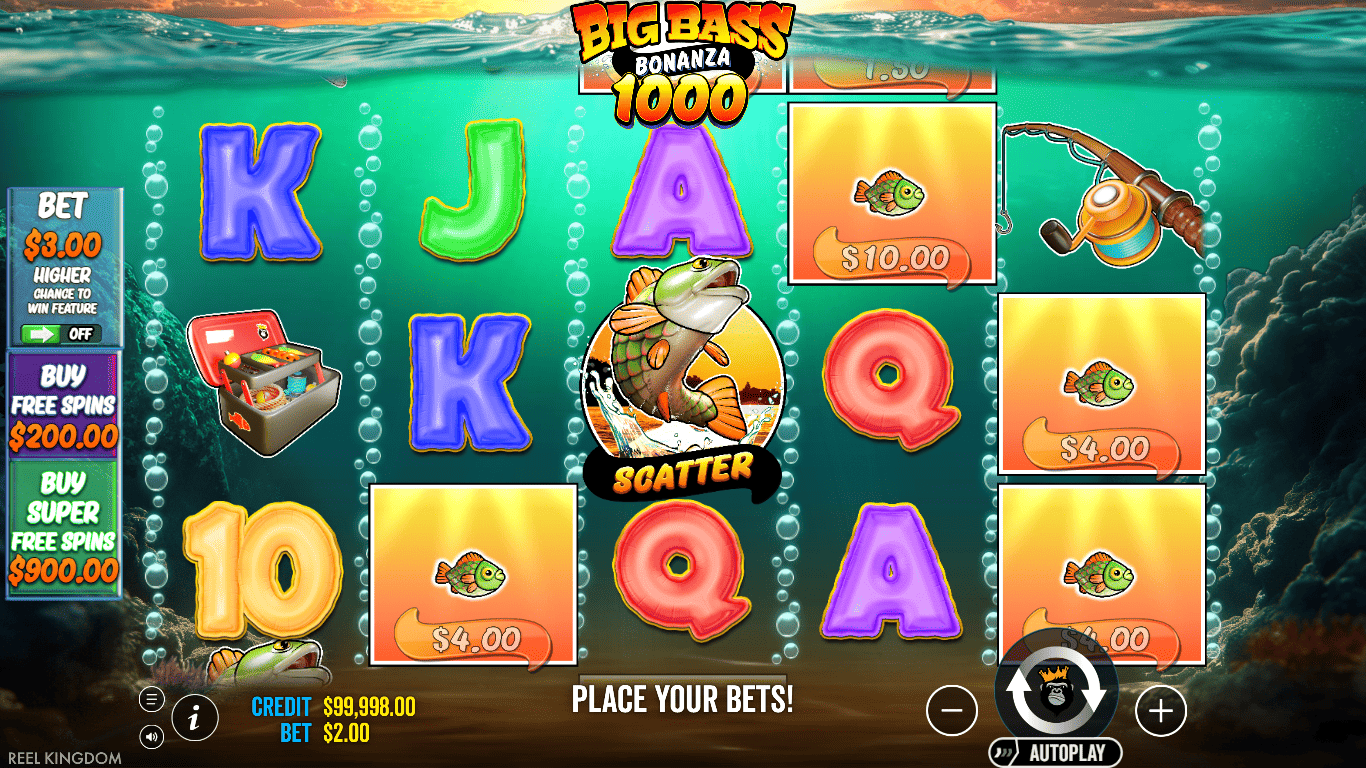Increase the bet with the plus button
The image size is (1366, 768).
tap(1160, 711)
